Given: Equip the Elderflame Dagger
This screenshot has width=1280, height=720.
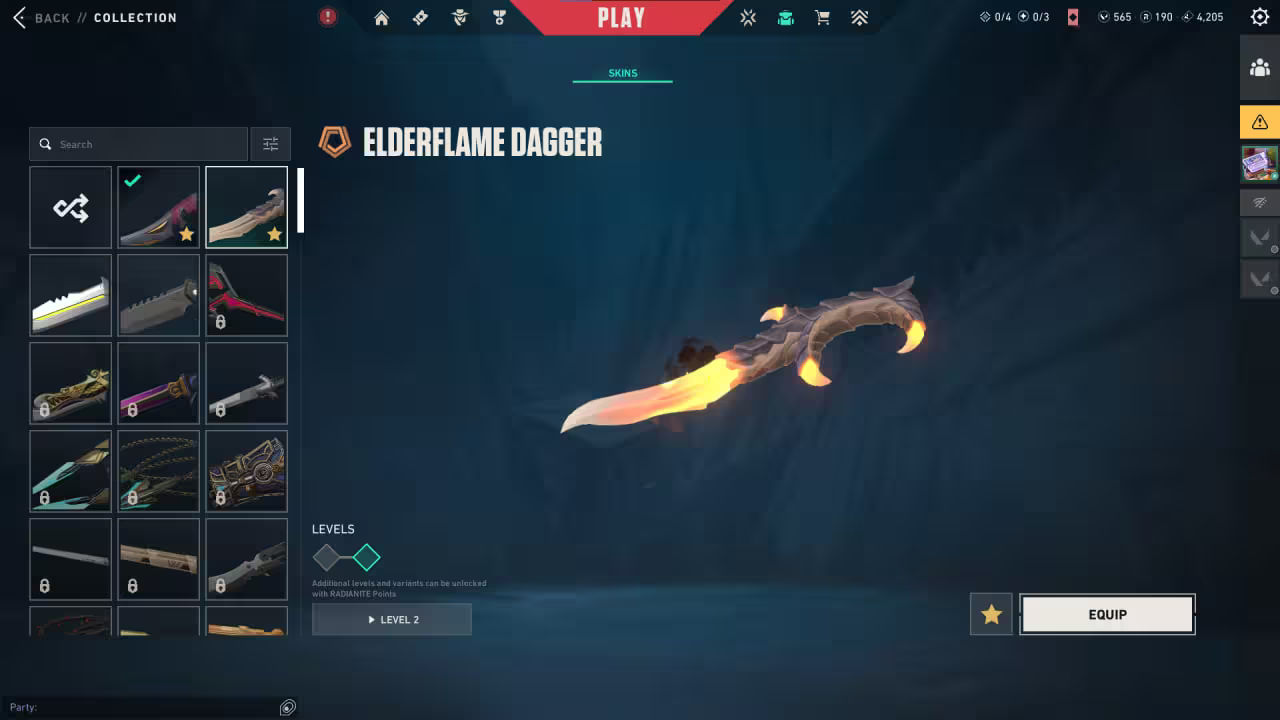Looking at the screenshot, I should [1107, 615].
